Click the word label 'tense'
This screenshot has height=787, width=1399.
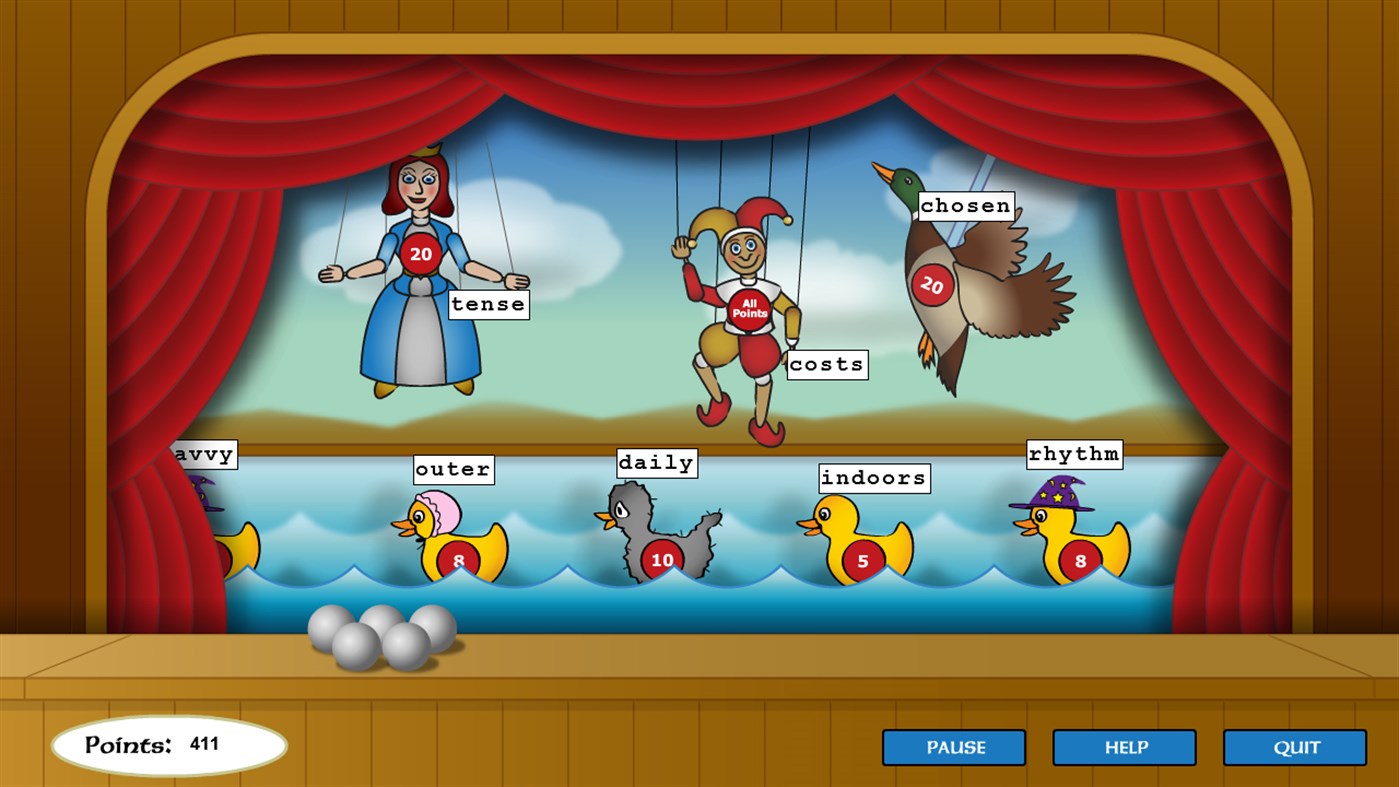pyautogui.click(x=487, y=304)
